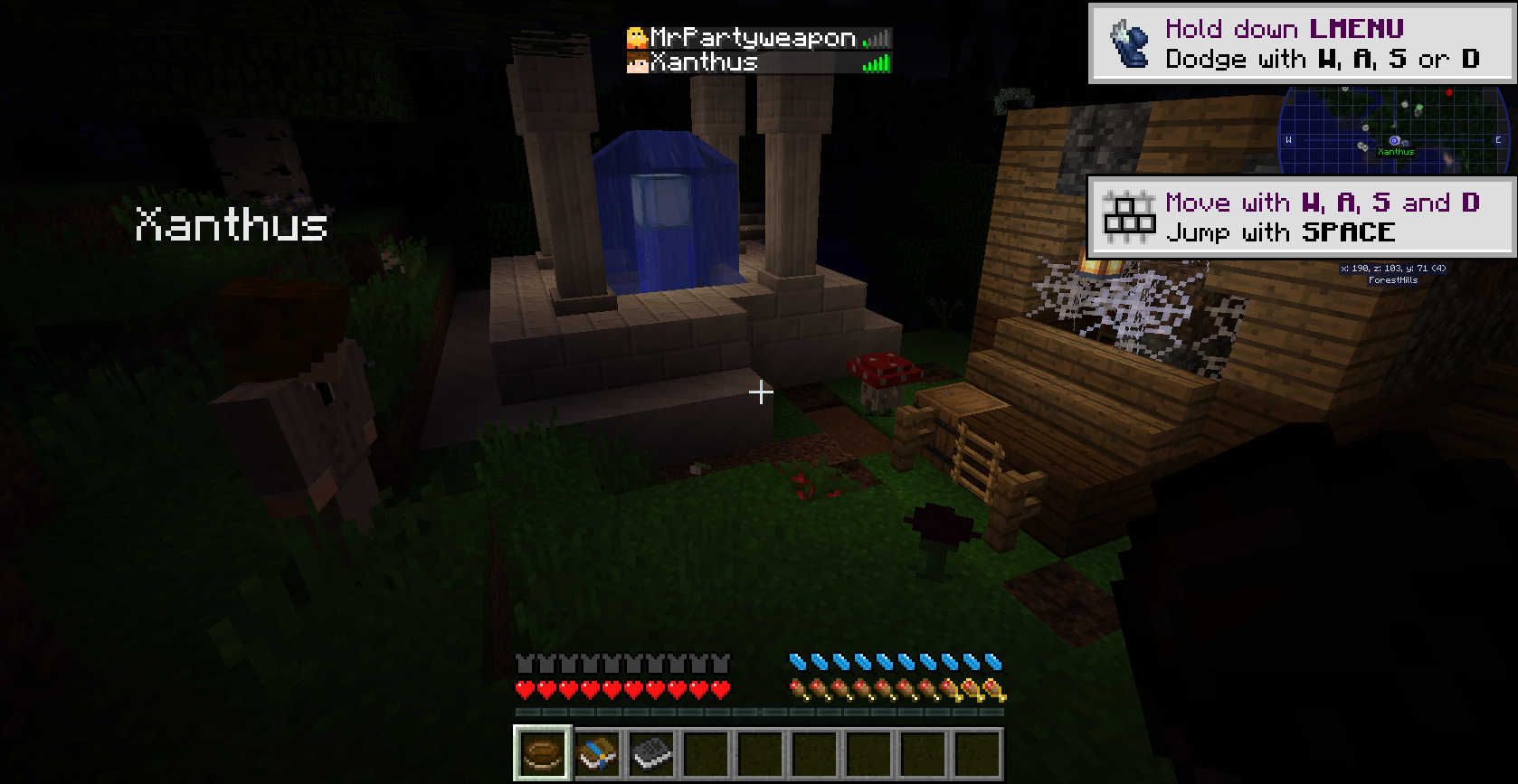Click the MrPartyweapon player list entry
This screenshot has height=784, width=1518.
758,37
